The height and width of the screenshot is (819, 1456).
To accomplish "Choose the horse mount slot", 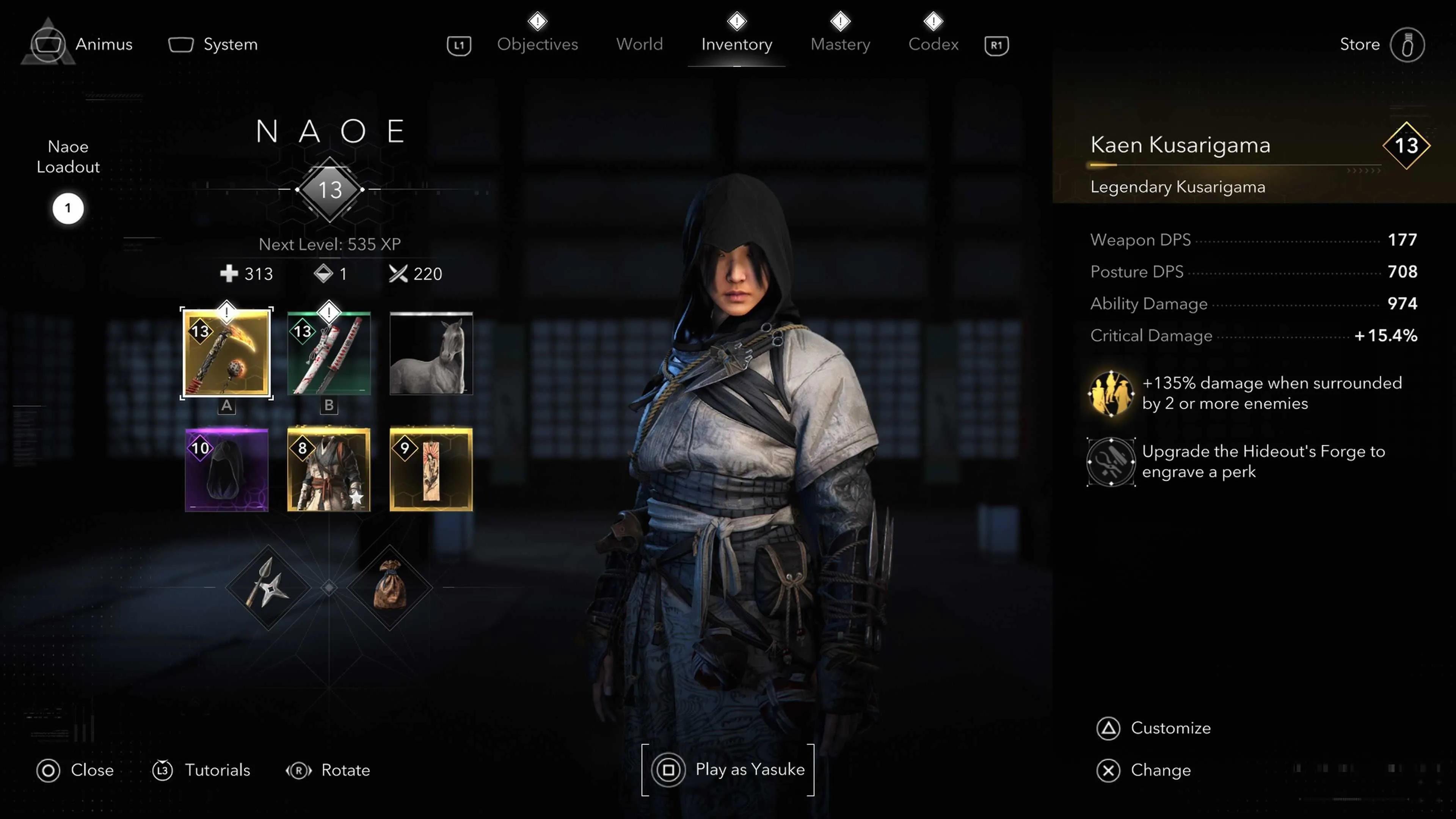I will 431,353.
